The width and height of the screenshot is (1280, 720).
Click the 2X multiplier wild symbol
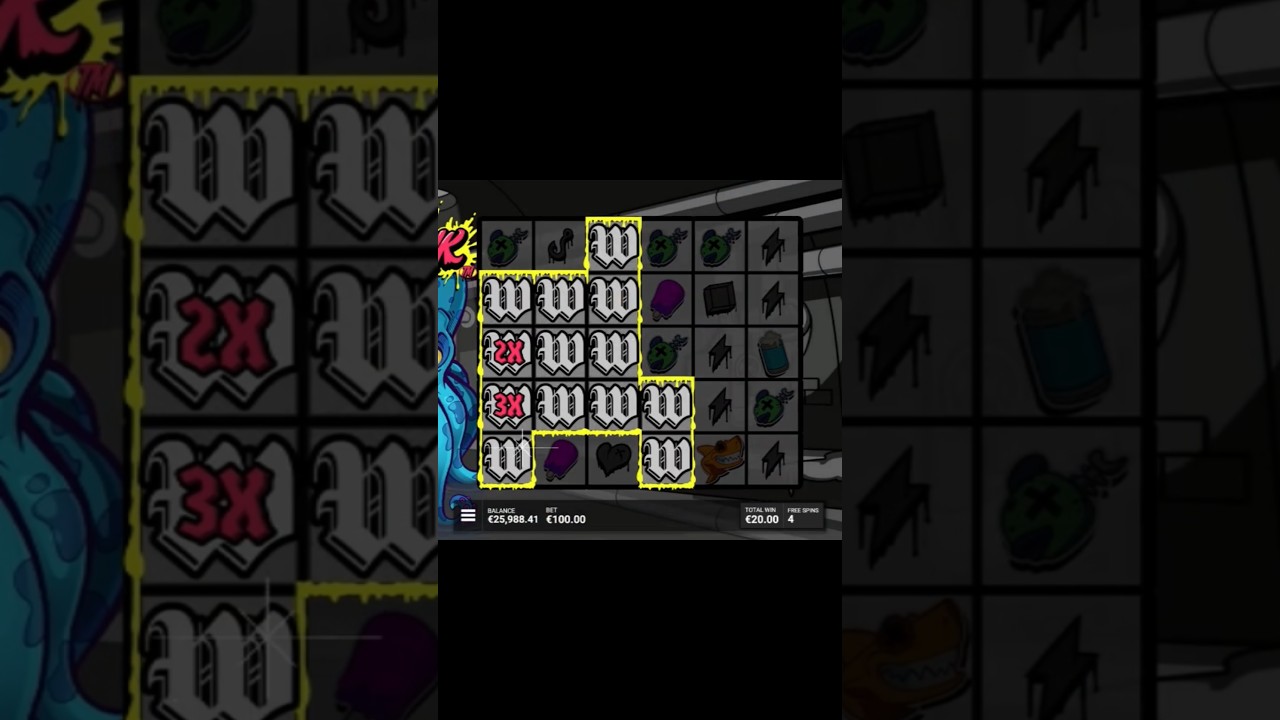505,350
